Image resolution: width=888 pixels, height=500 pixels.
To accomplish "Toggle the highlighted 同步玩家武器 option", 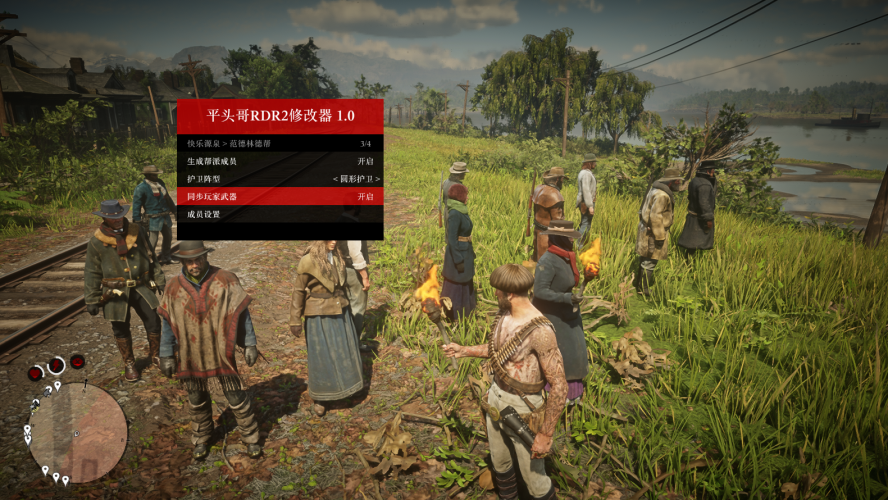I will coord(280,197).
